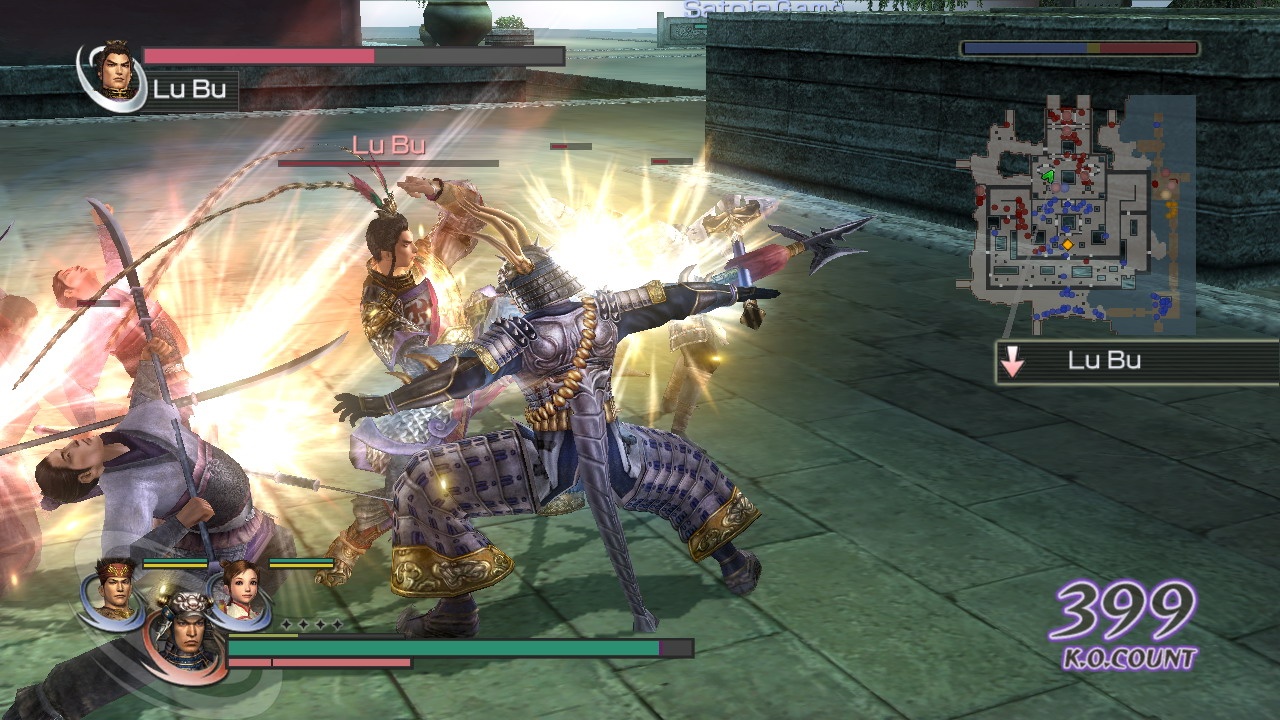Click the Lu Bu name over the enemy
The height and width of the screenshot is (720, 1280).
(x=388, y=145)
